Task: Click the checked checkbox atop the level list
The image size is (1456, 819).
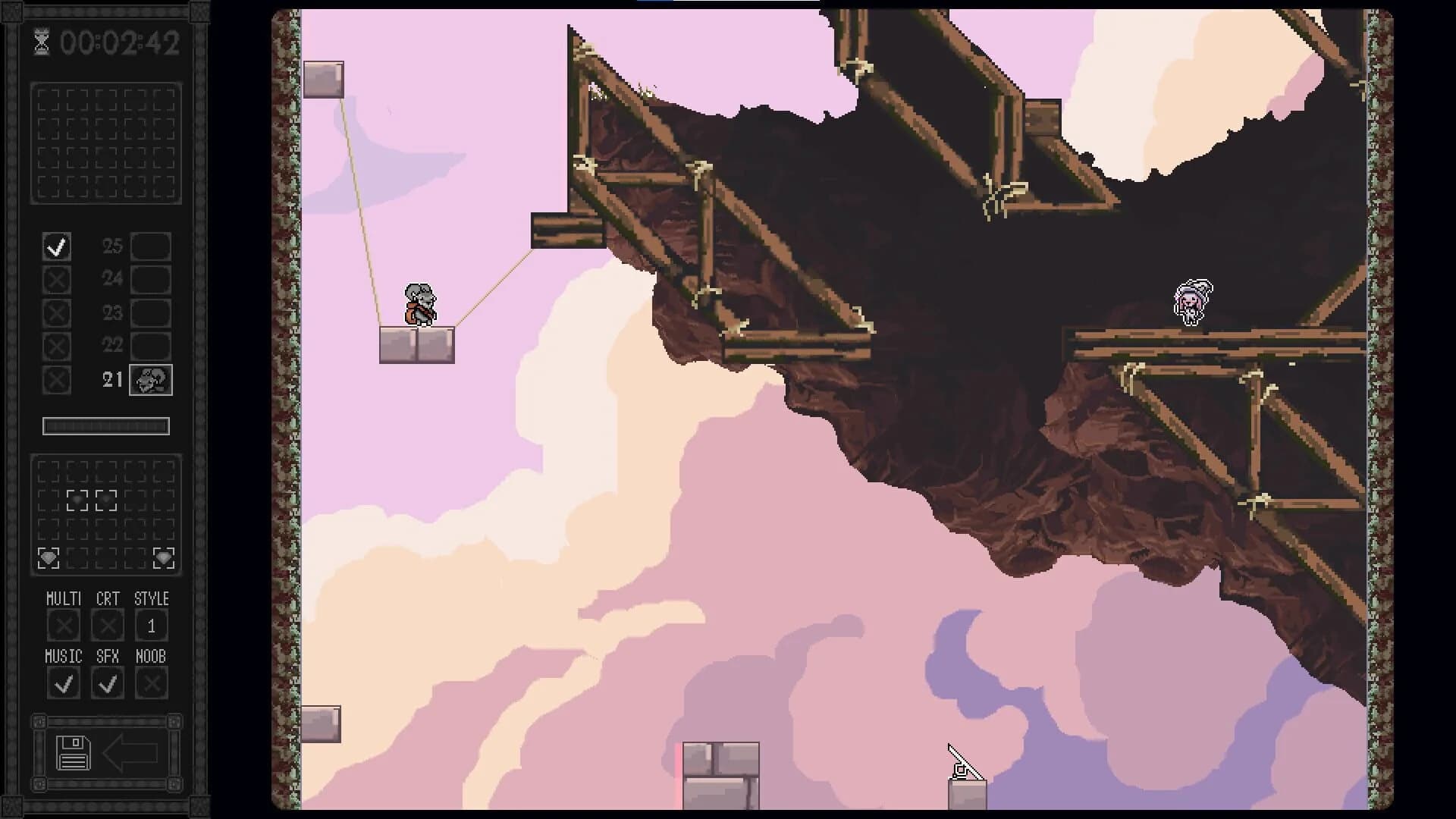Action: (56, 246)
